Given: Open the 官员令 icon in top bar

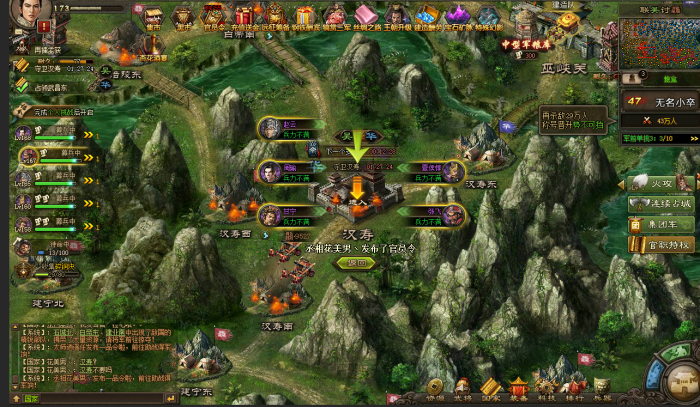Looking at the screenshot, I should [212, 16].
